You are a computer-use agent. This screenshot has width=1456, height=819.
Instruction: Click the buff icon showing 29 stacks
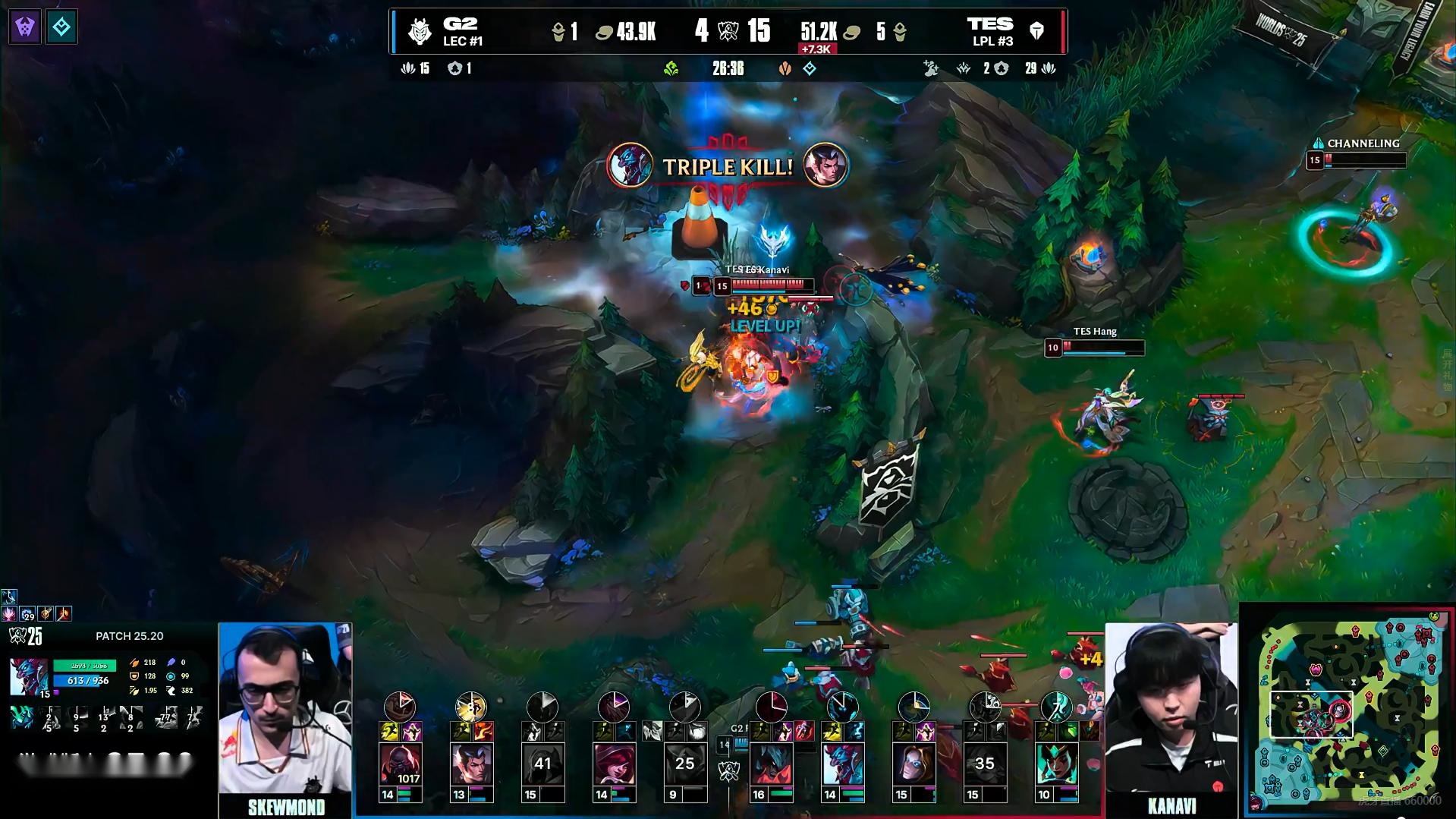(x=27, y=613)
